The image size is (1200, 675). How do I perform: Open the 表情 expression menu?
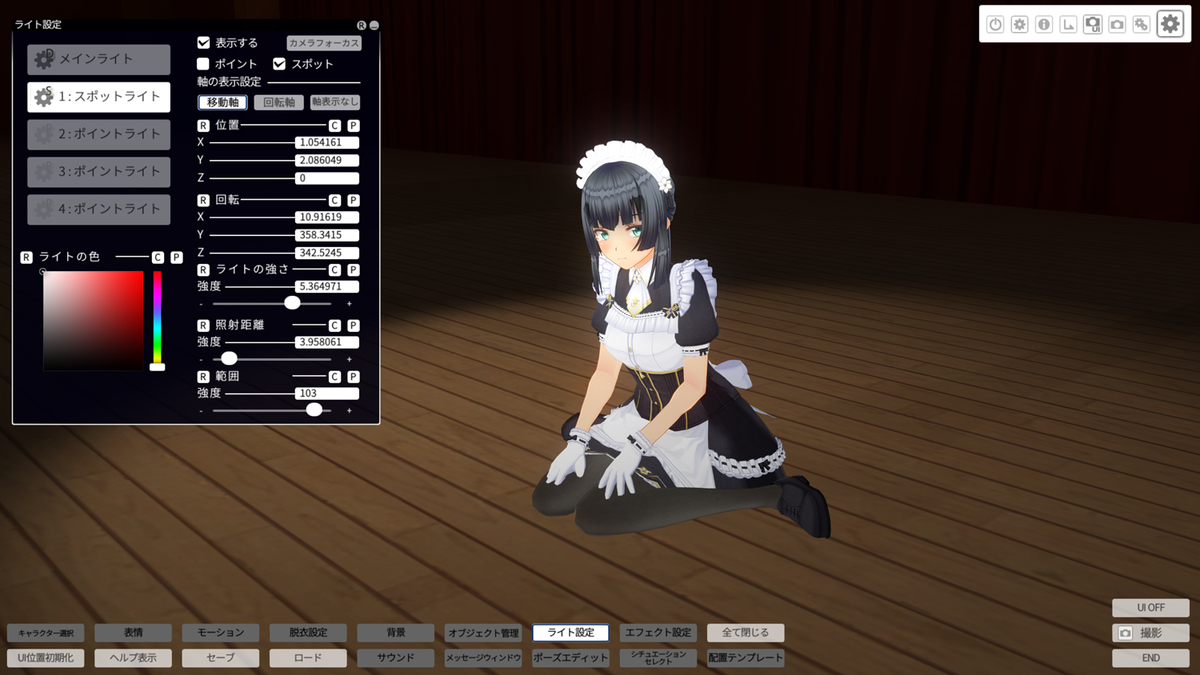pos(133,633)
